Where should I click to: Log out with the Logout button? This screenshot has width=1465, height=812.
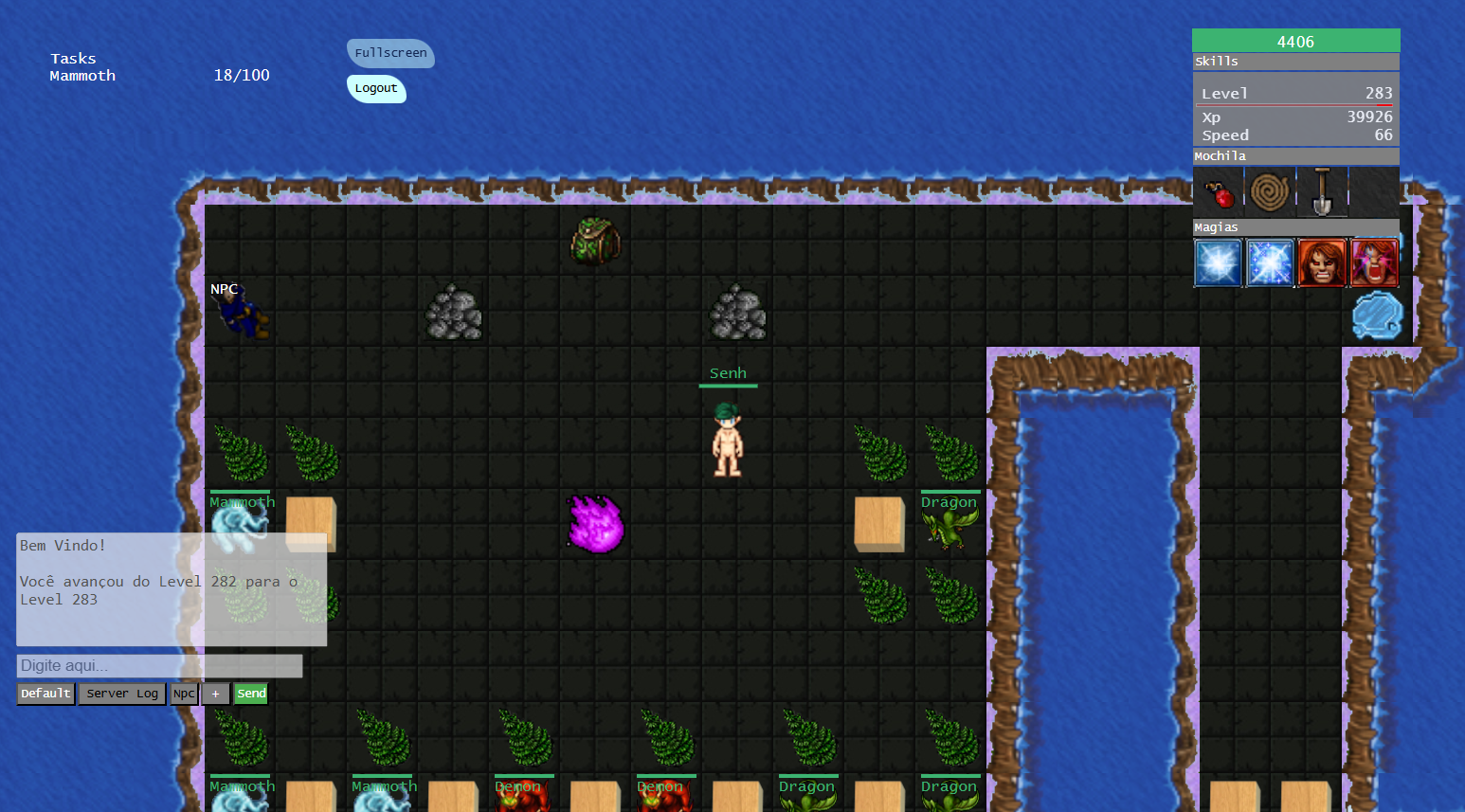(x=376, y=88)
